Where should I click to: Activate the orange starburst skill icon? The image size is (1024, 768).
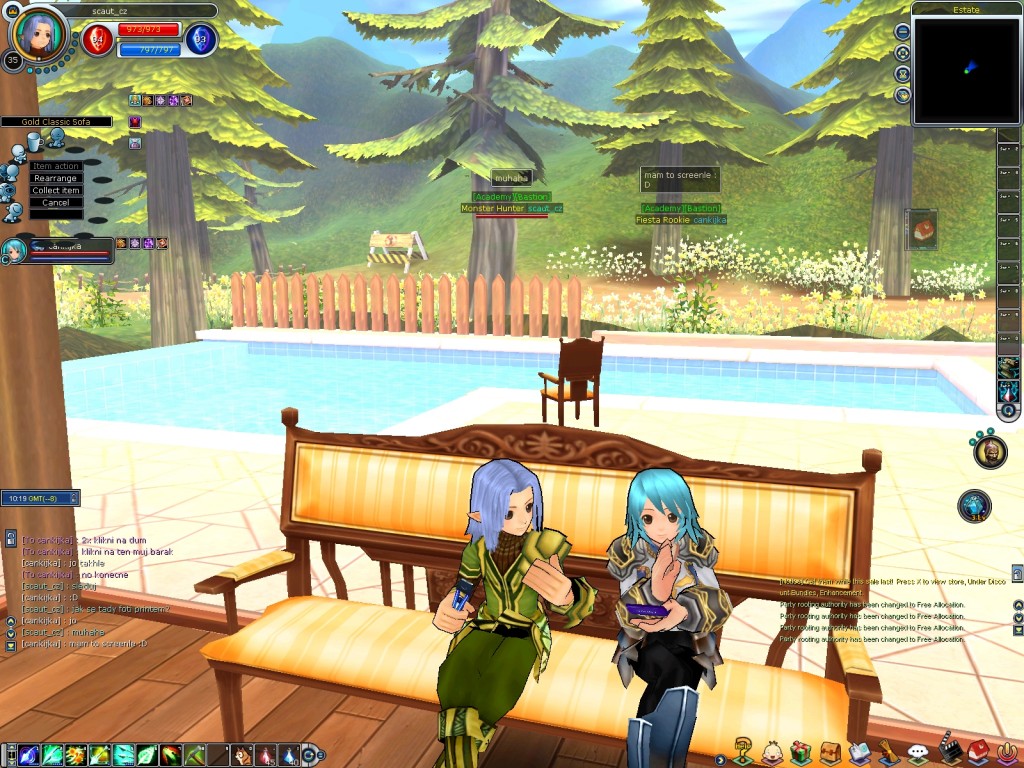point(75,755)
